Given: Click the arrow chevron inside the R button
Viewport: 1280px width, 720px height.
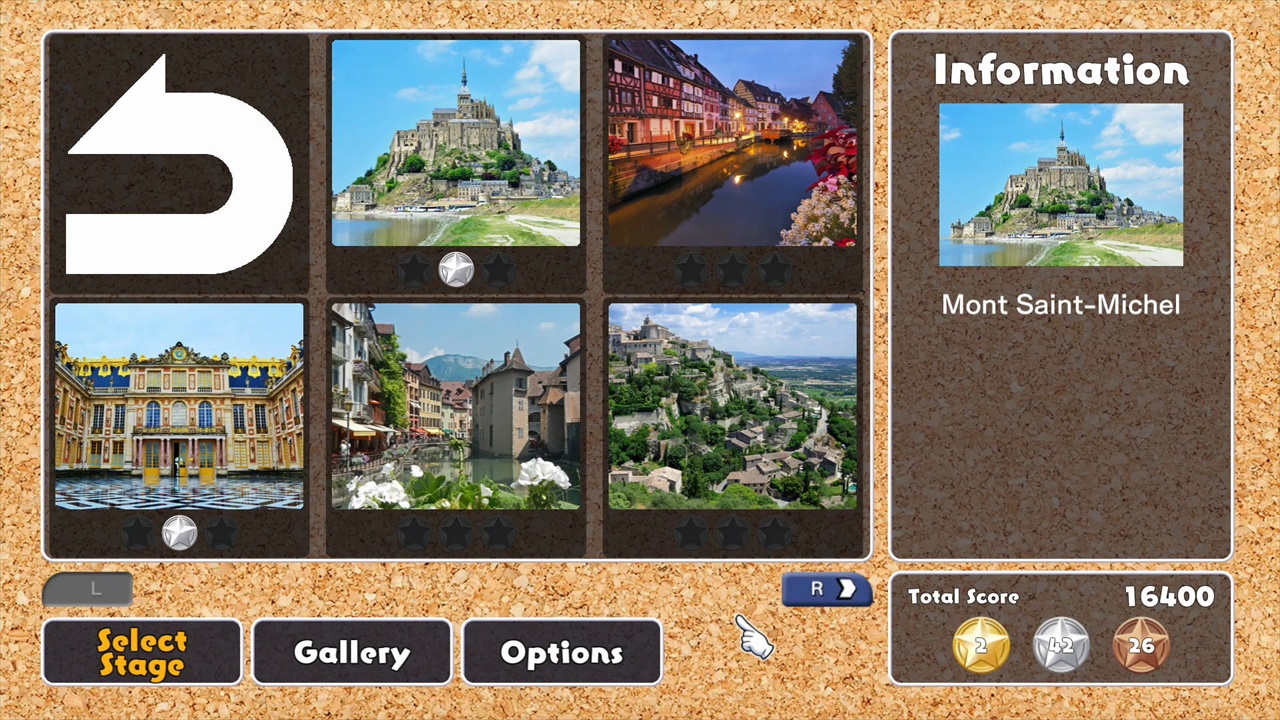Looking at the screenshot, I should click(847, 589).
